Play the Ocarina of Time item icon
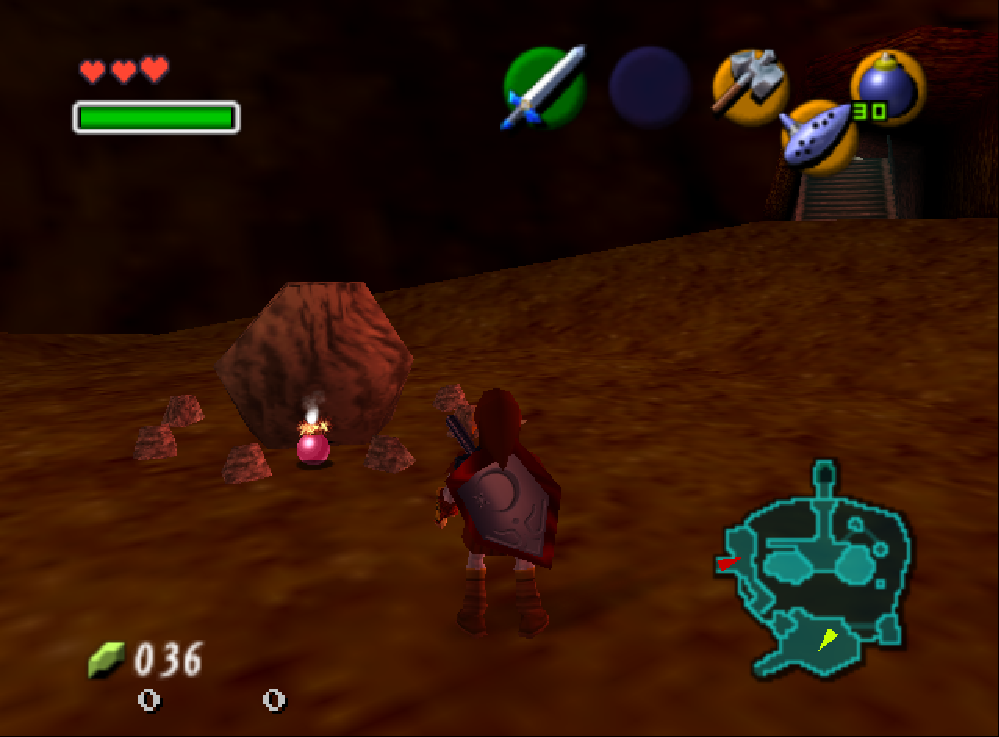This screenshot has width=999, height=737. coord(817,137)
